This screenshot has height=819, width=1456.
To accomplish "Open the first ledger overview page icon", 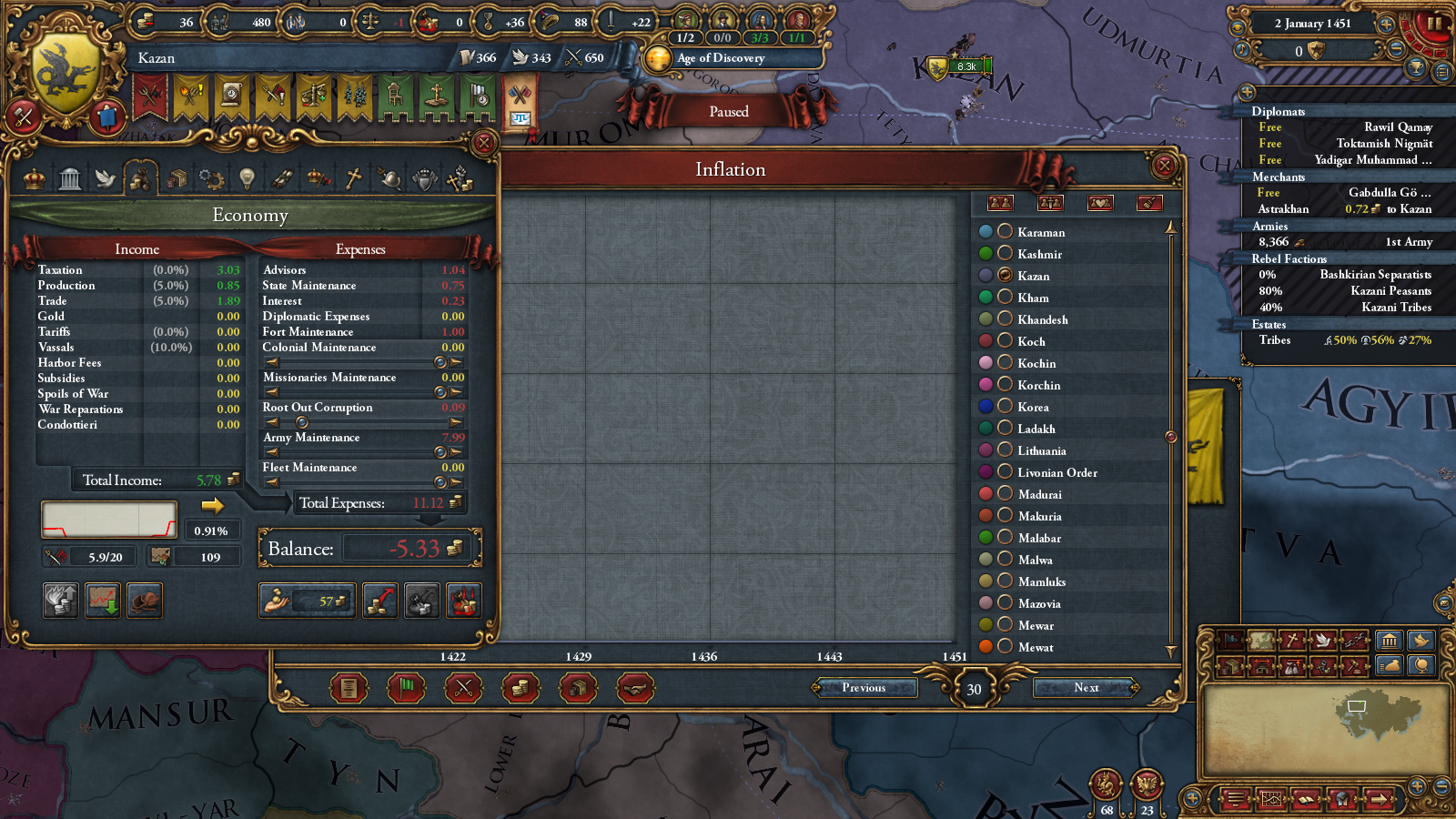I will tap(349, 687).
